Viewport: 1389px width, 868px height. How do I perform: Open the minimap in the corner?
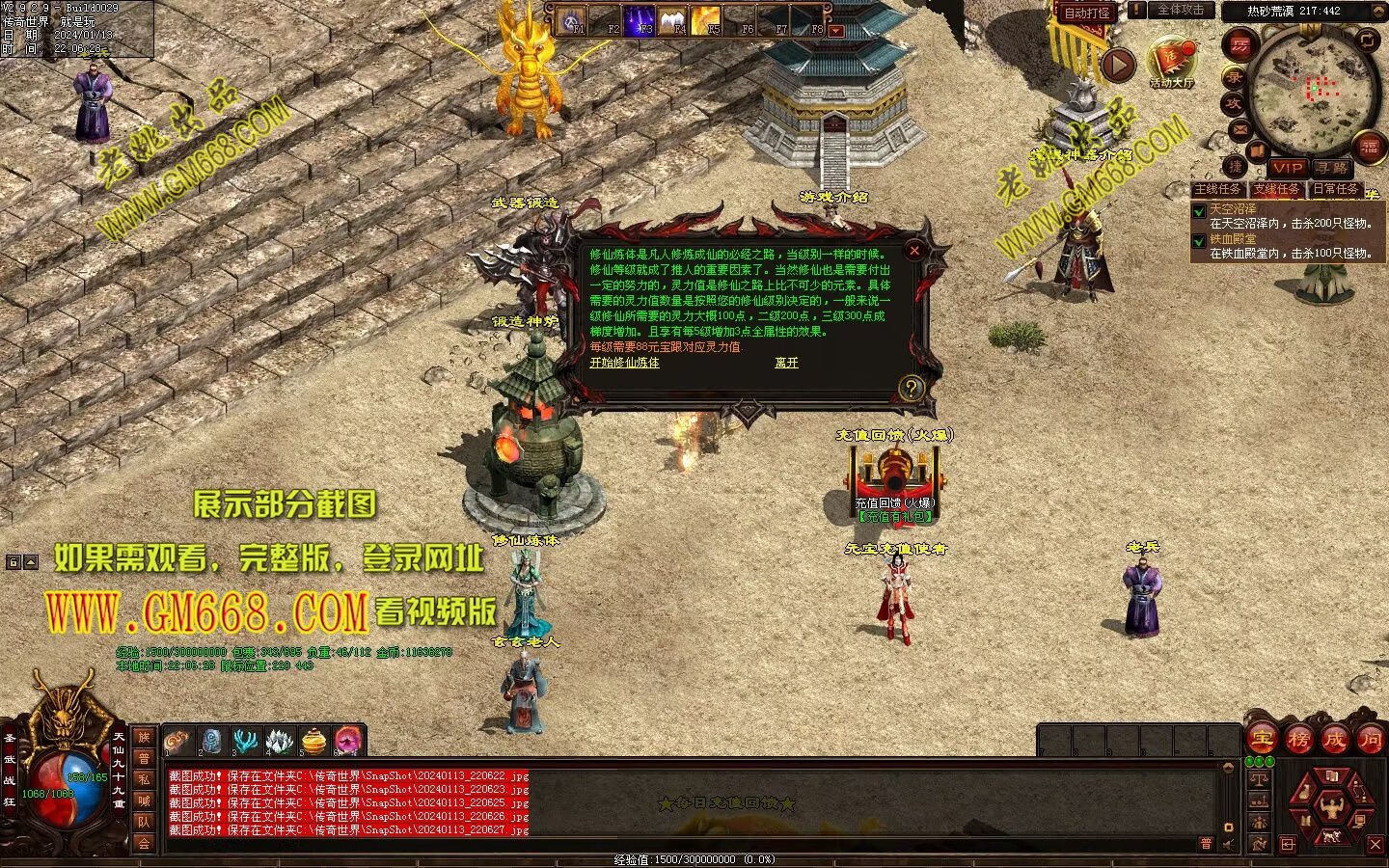click(x=1314, y=87)
